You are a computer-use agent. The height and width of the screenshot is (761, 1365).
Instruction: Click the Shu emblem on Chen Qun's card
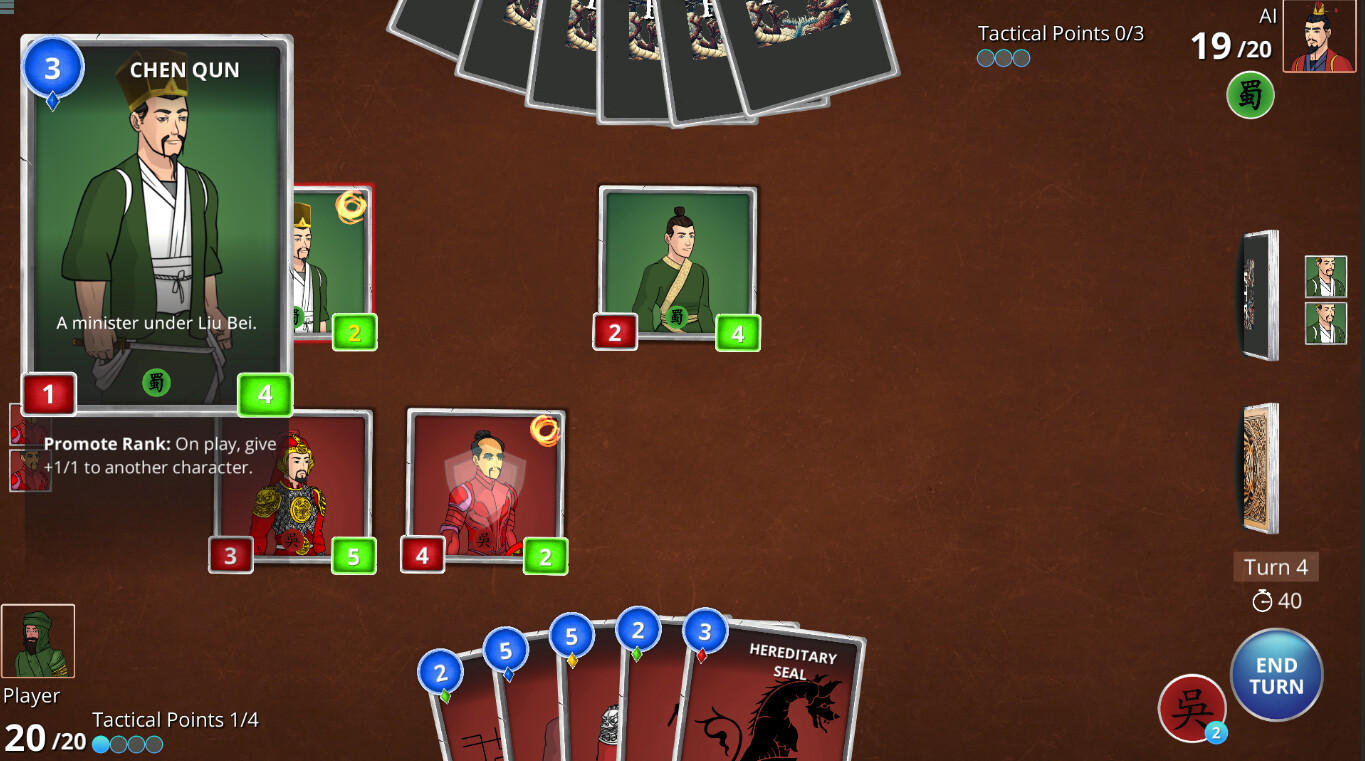tap(156, 383)
